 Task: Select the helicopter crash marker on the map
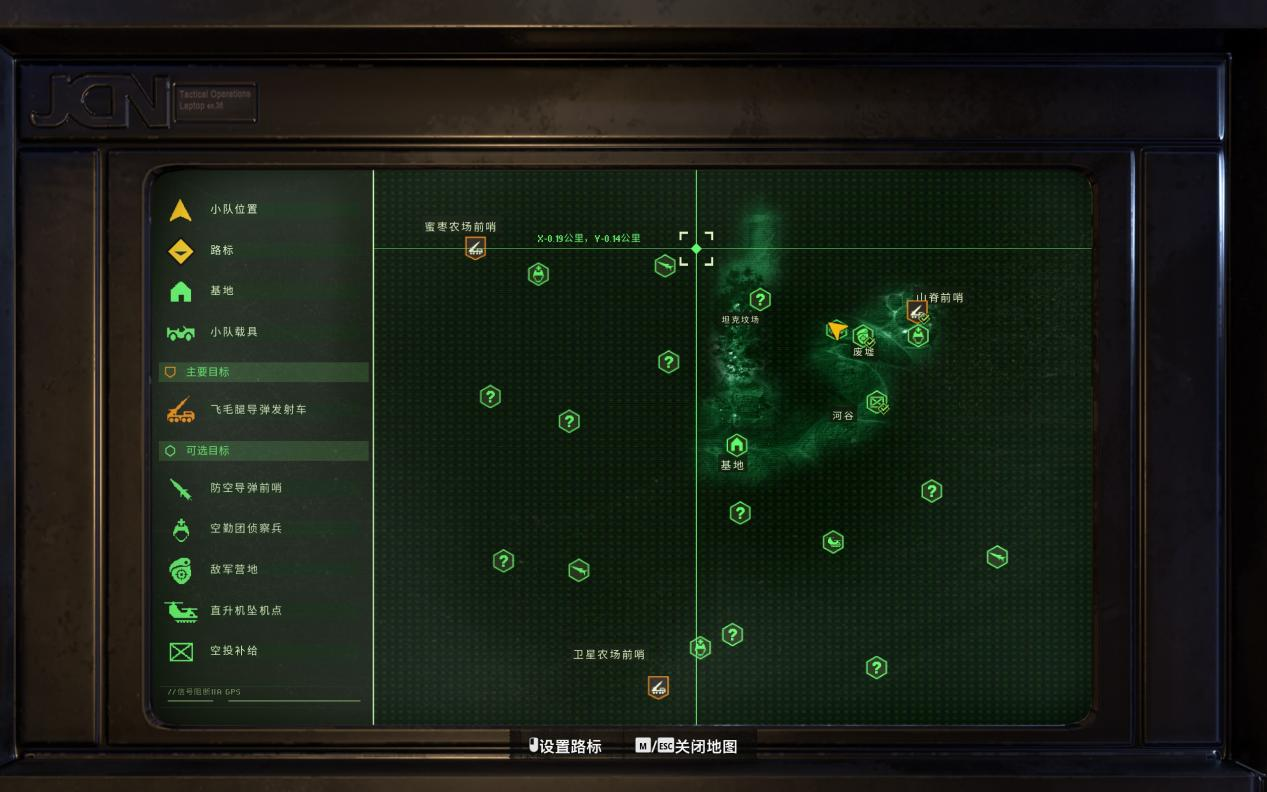833,542
